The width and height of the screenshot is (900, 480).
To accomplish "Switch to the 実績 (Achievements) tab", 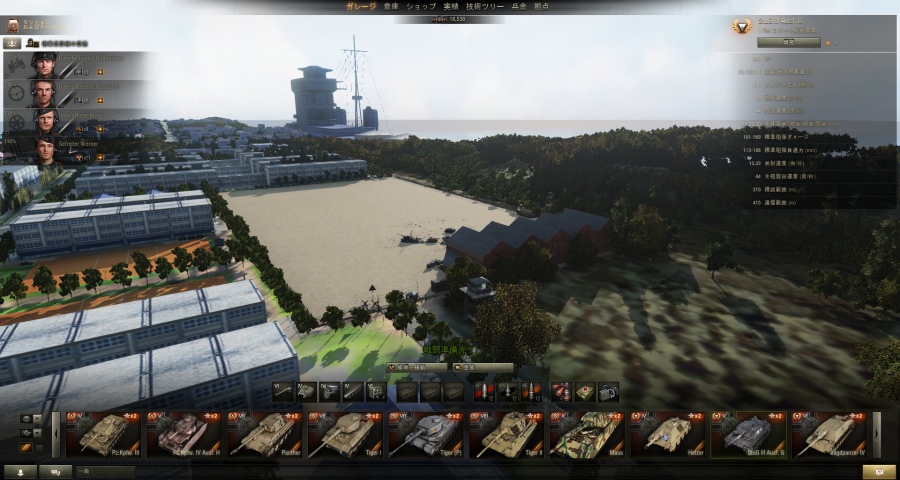I will pyautogui.click(x=452, y=6).
